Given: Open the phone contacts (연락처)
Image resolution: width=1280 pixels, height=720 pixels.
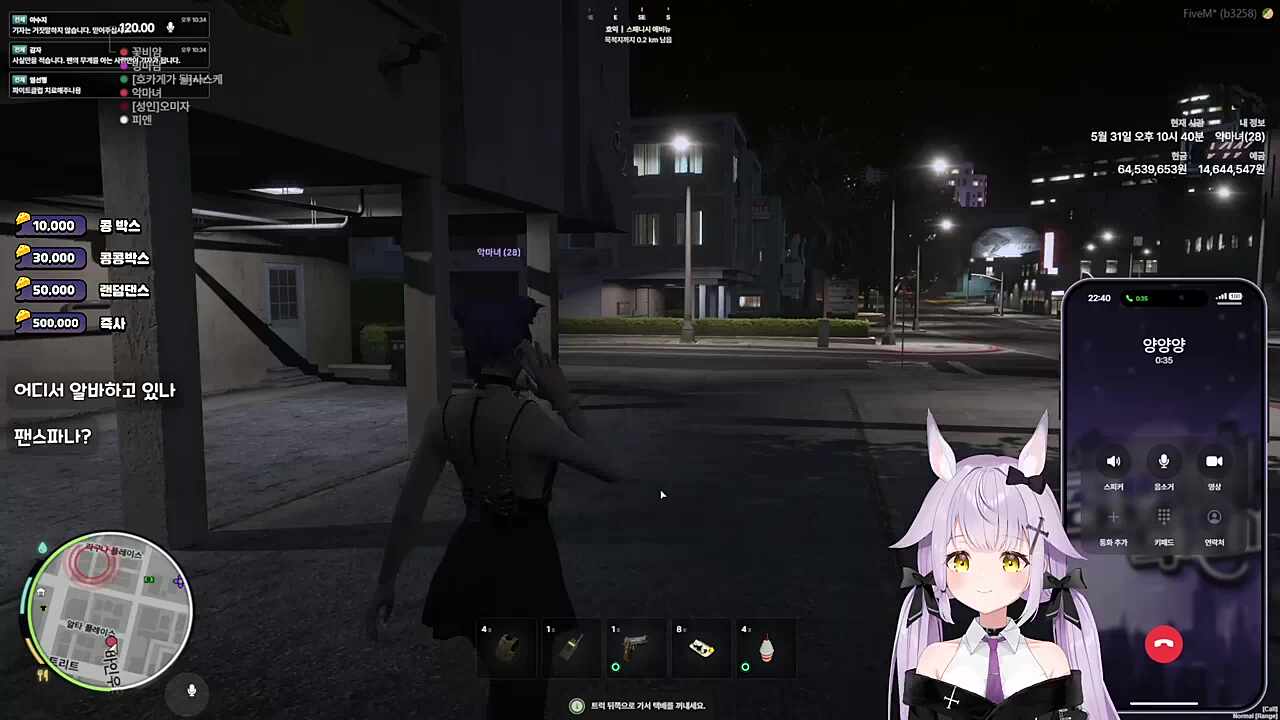Looking at the screenshot, I should click(x=1214, y=518).
